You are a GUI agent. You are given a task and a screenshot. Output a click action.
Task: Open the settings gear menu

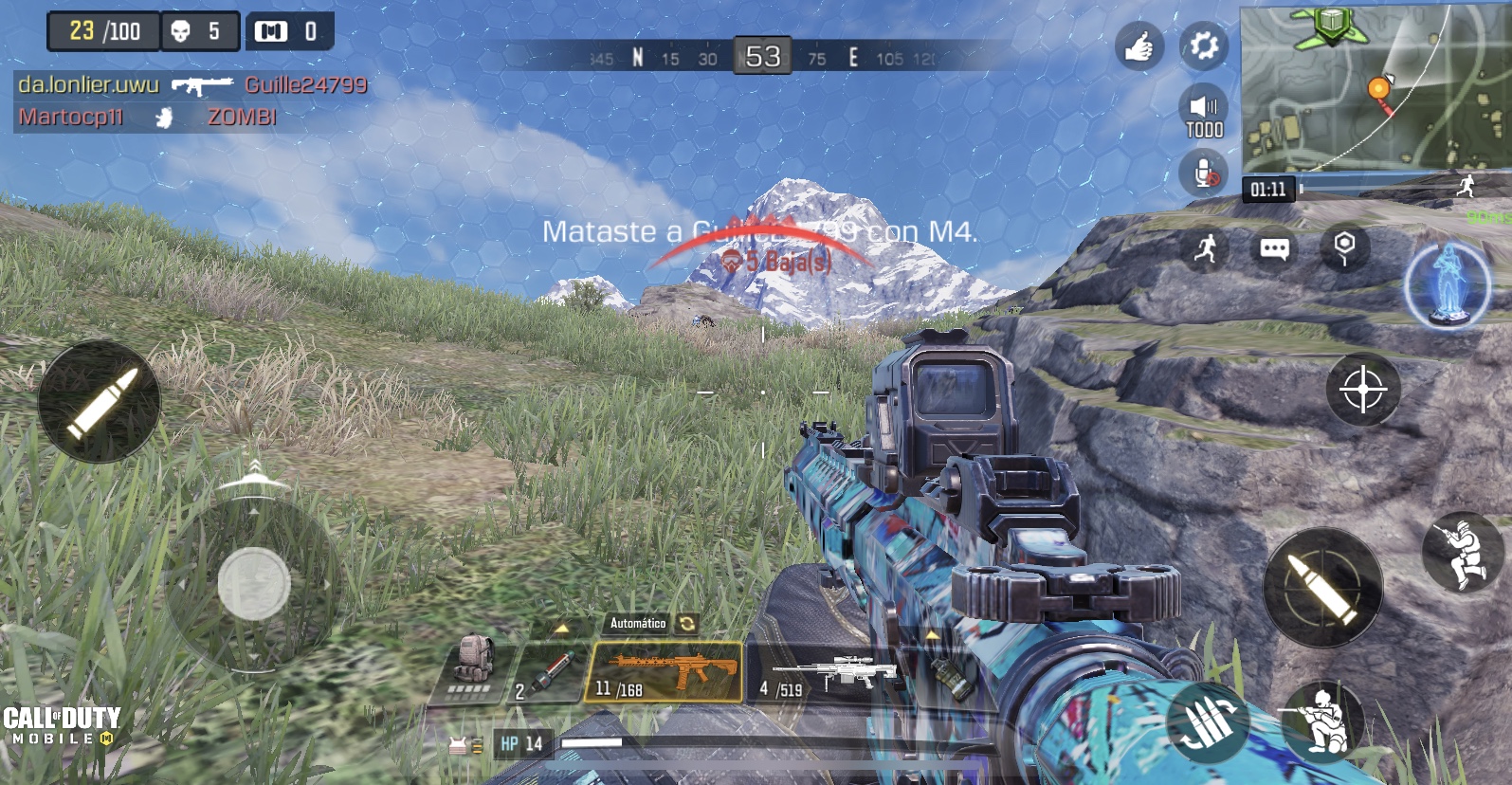[1203, 46]
